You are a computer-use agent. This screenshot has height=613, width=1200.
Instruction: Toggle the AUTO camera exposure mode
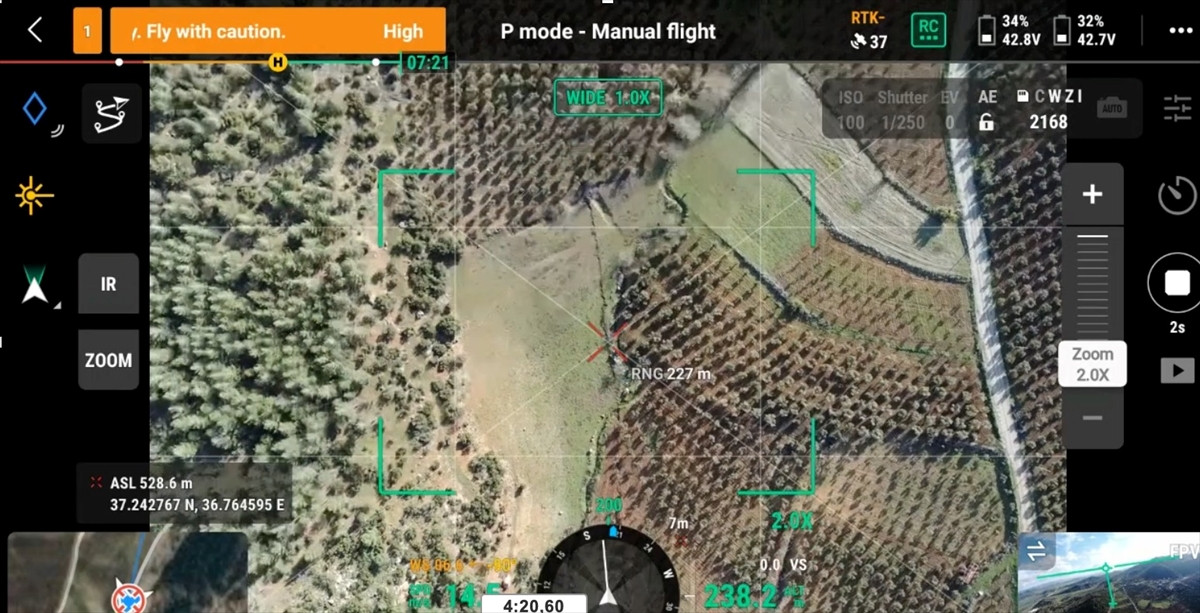pos(1111,109)
